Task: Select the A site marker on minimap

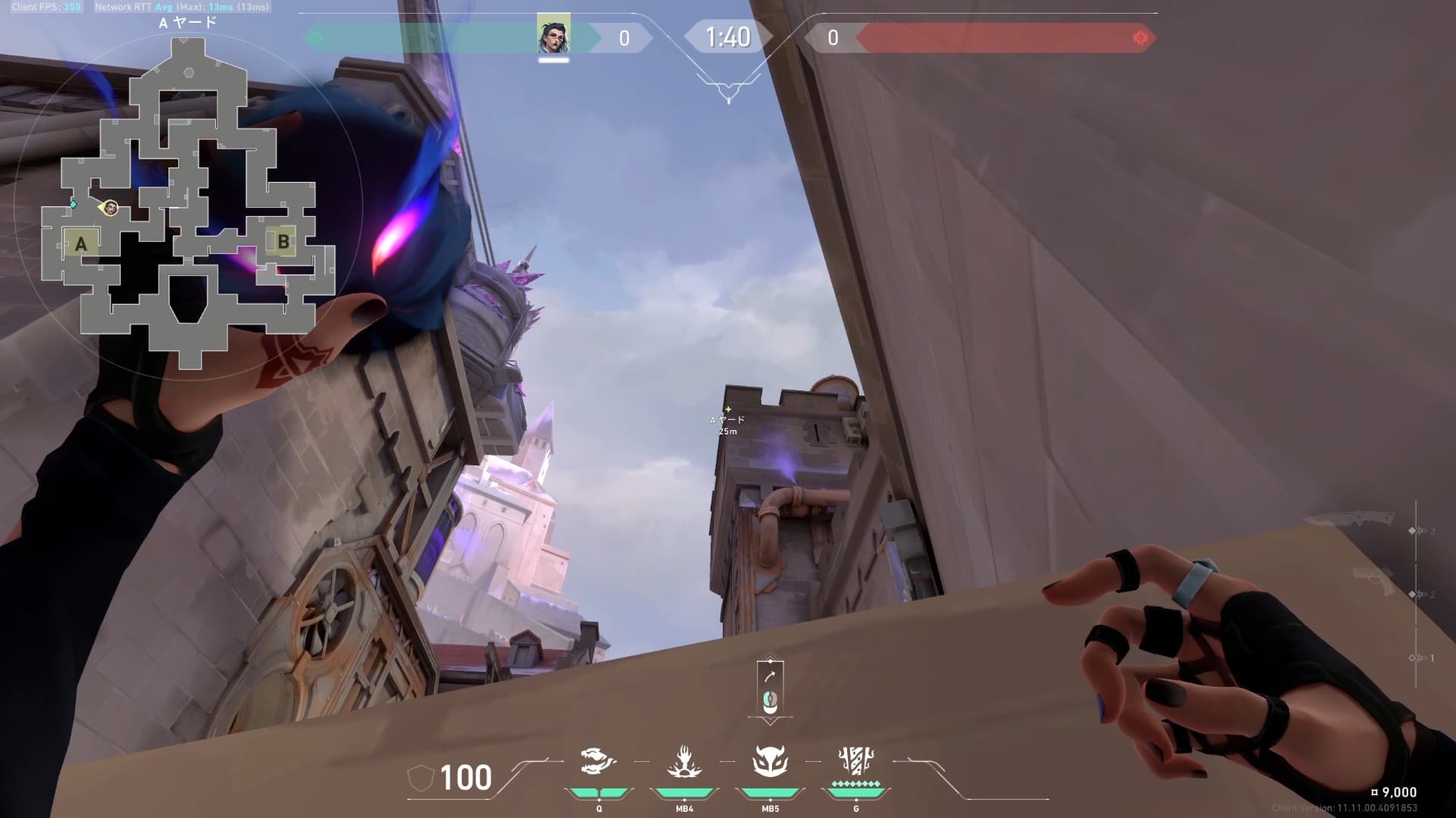Action: (x=80, y=243)
